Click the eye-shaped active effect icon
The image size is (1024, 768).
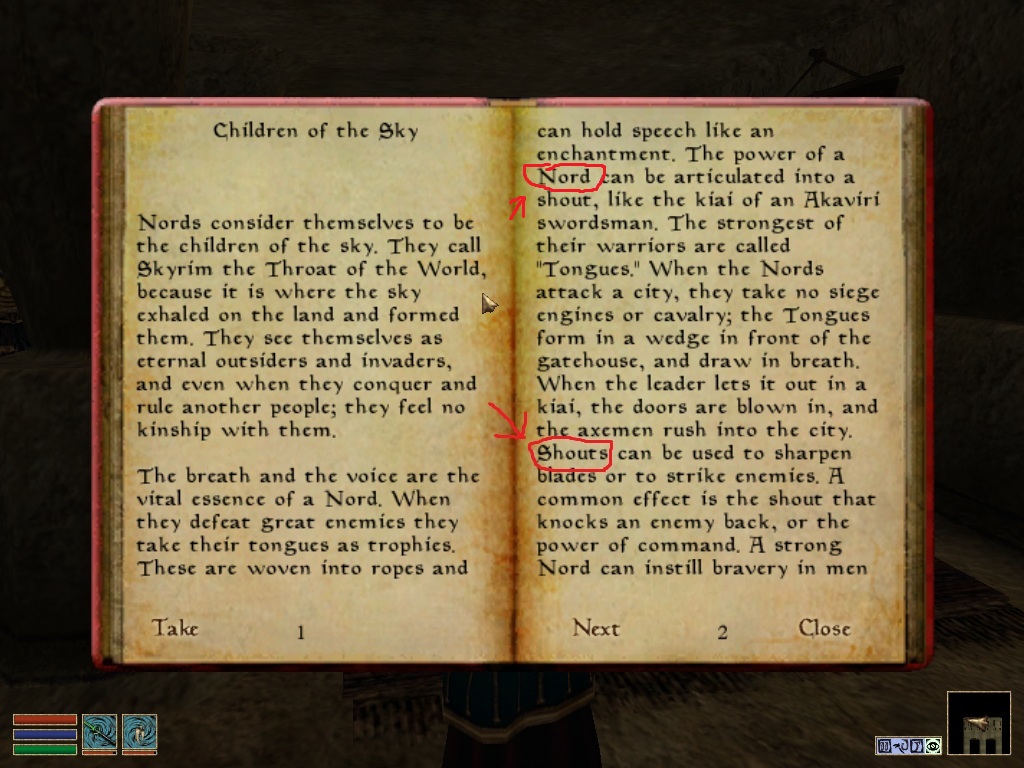coord(933,745)
